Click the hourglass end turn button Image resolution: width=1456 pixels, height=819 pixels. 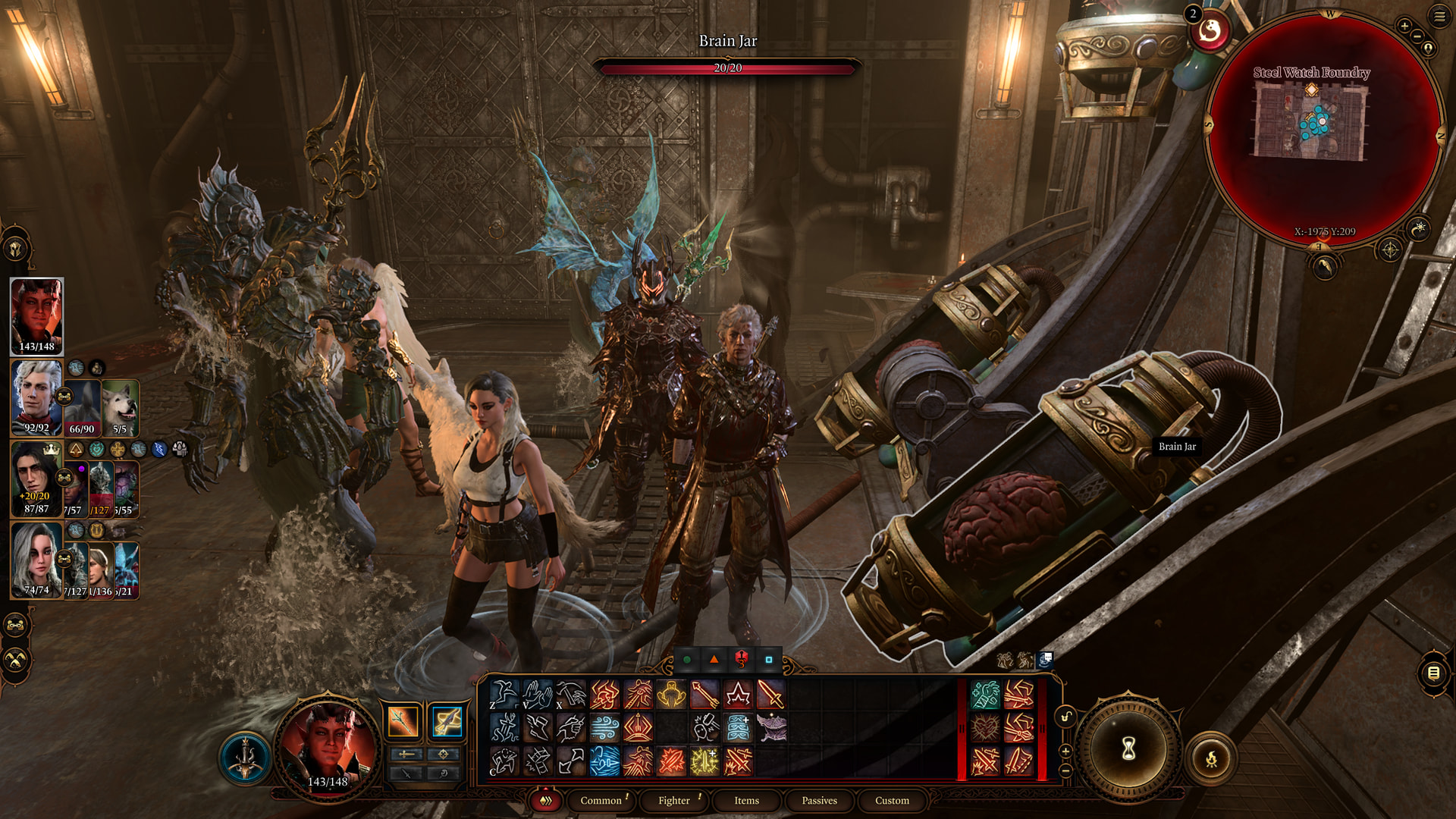(x=1128, y=749)
